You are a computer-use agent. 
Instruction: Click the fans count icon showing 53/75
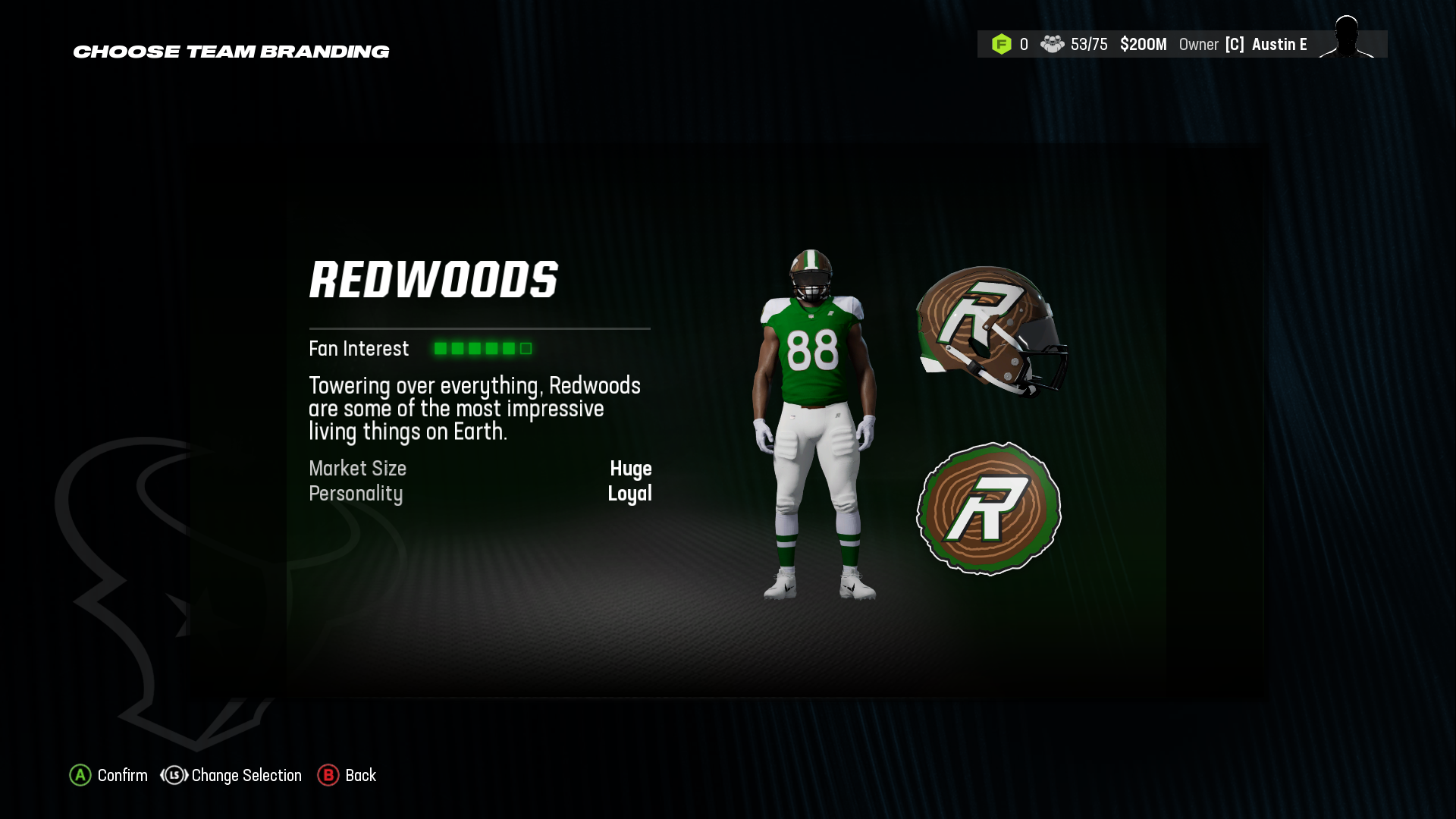coord(1054,44)
